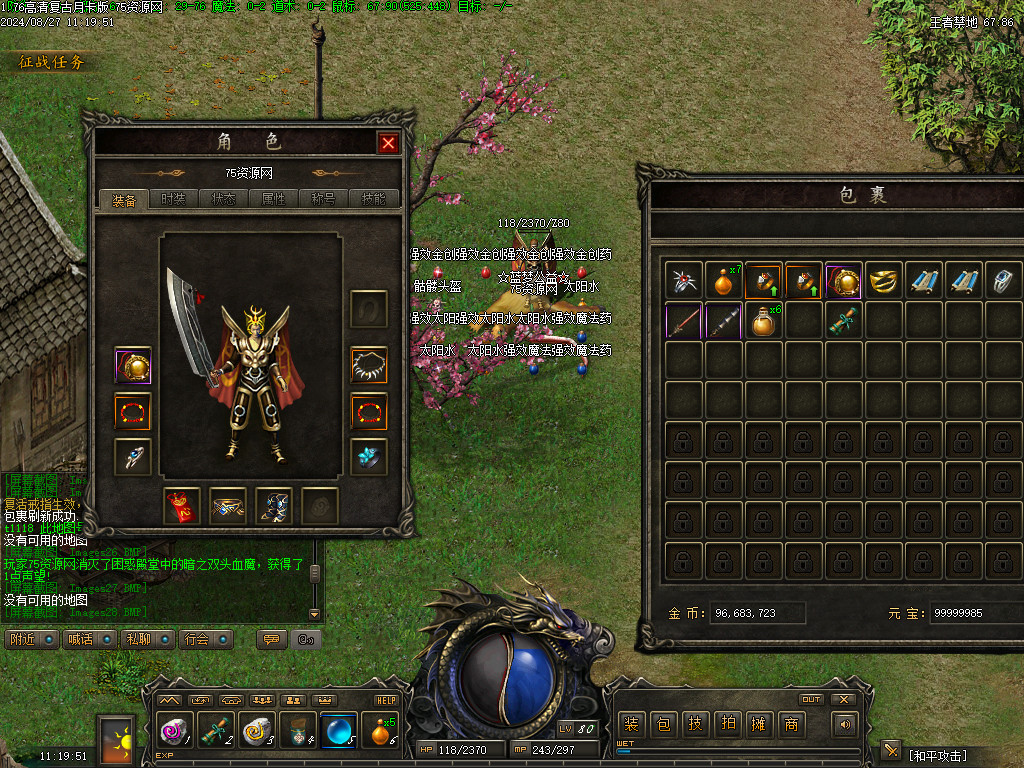Select the 附近 nearby chat channel
This screenshot has width=1024, height=768.
(x=31, y=639)
